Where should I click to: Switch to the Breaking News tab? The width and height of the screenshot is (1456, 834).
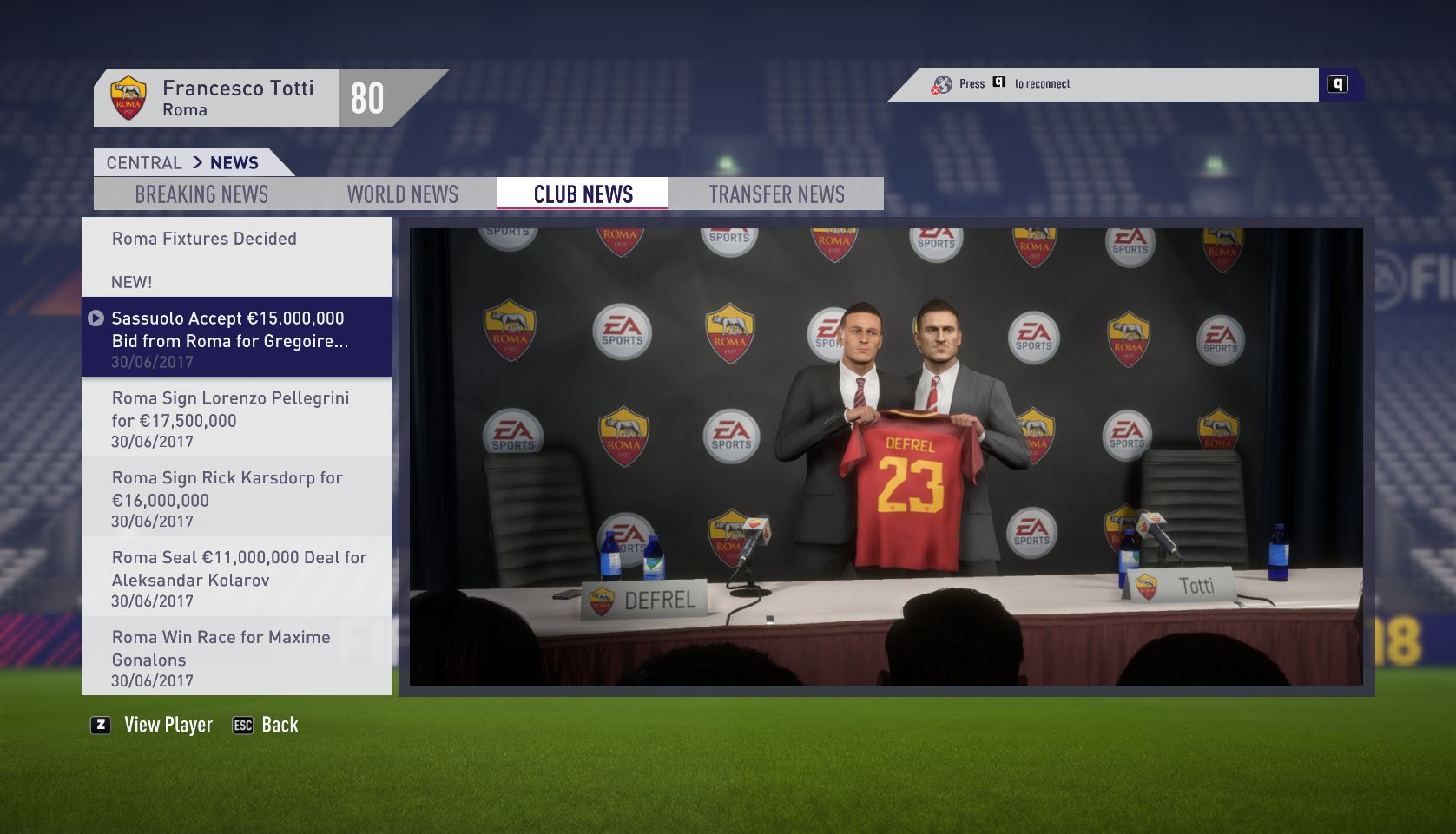pos(201,194)
